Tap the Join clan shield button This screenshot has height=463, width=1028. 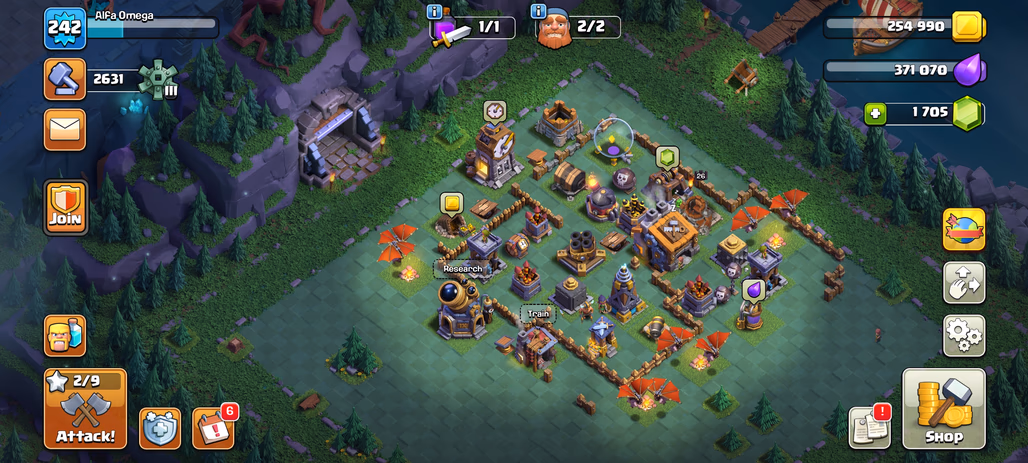(x=65, y=207)
